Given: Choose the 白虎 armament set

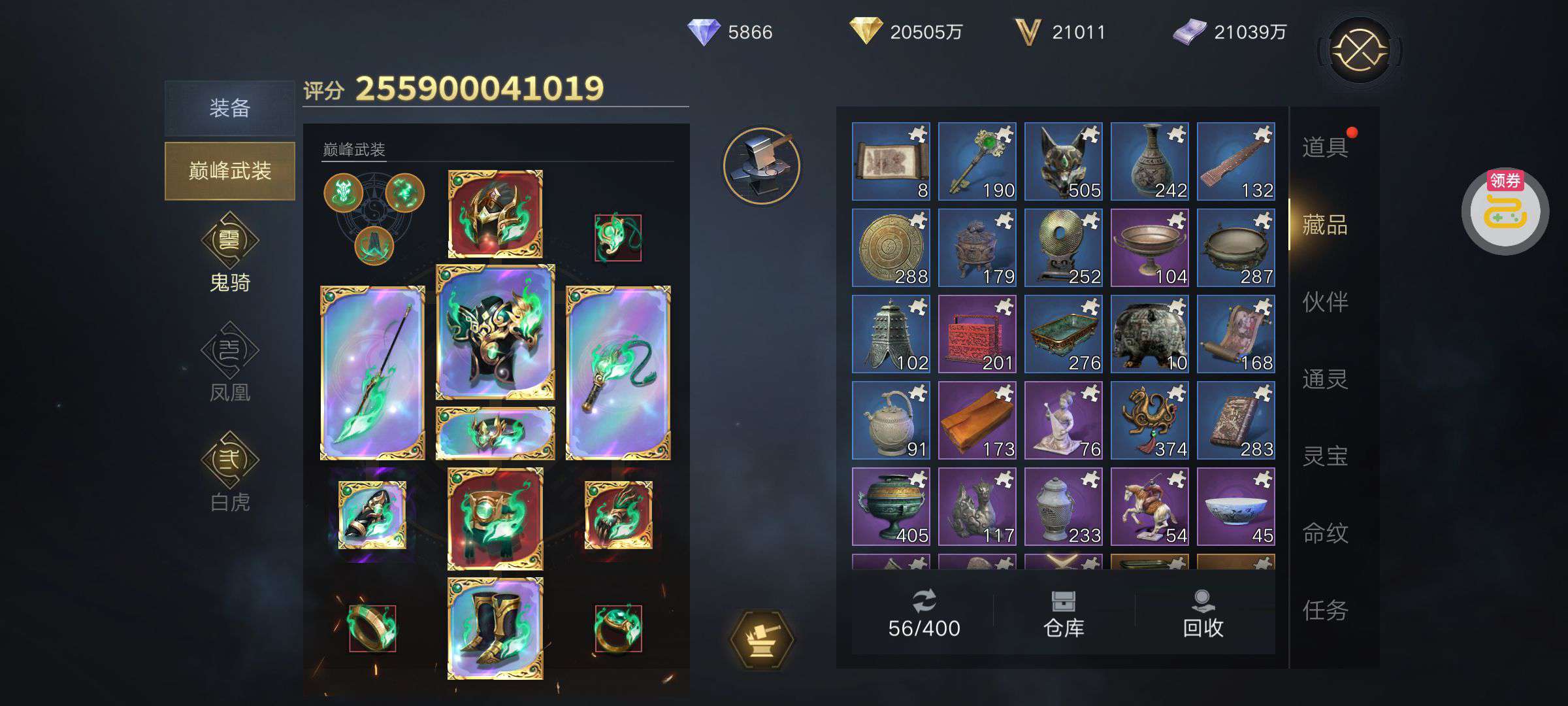Looking at the screenshot, I should [229, 472].
